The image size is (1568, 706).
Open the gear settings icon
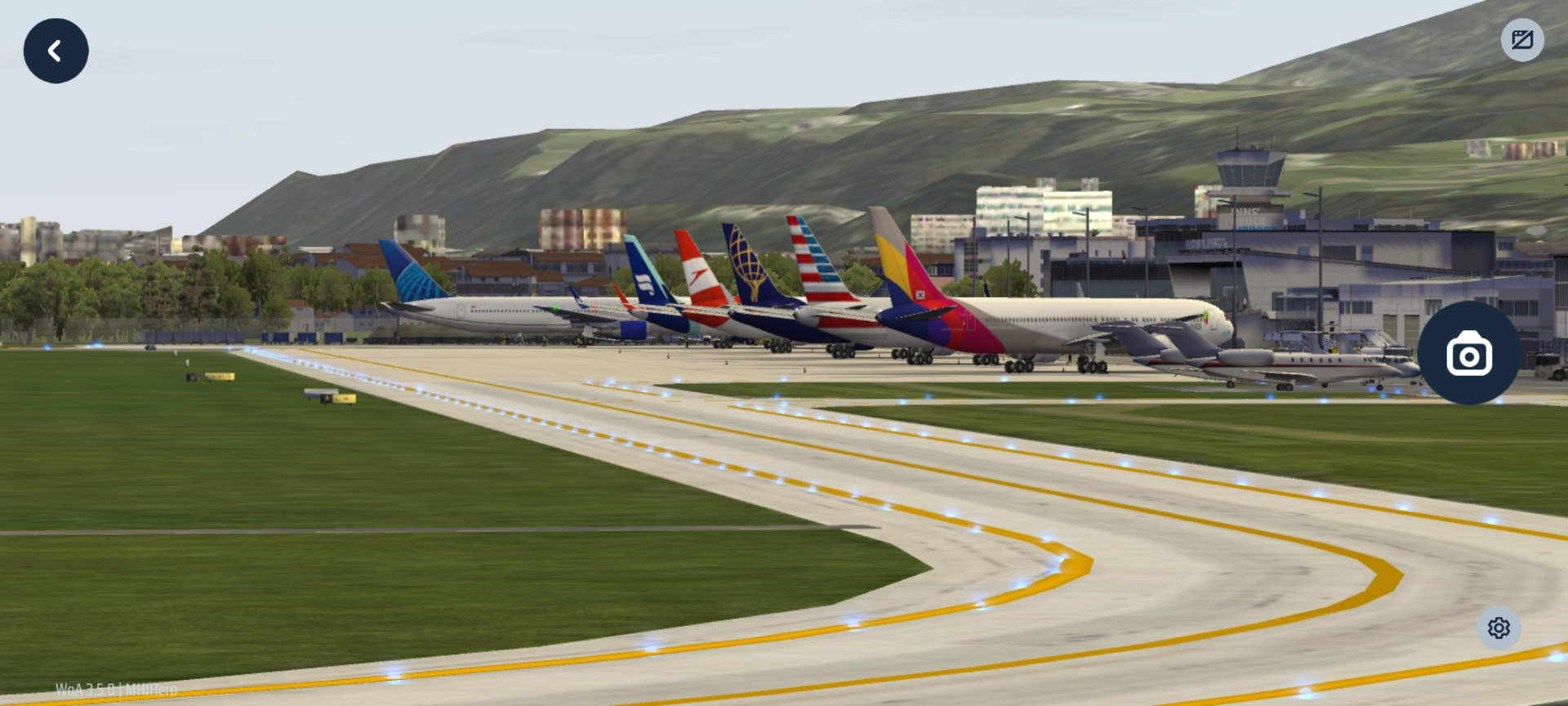1499,628
